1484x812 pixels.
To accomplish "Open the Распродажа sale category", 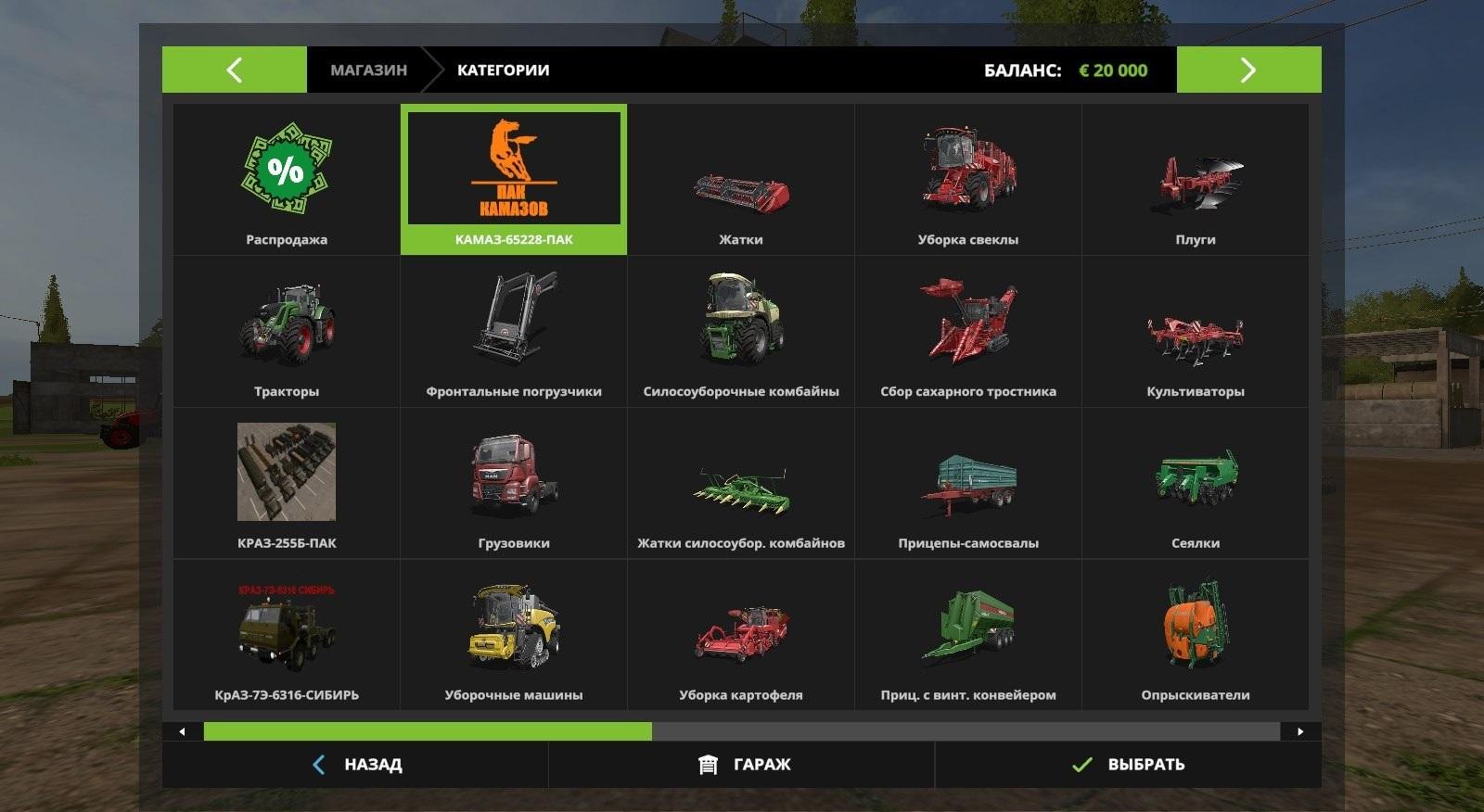I will [287, 180].
